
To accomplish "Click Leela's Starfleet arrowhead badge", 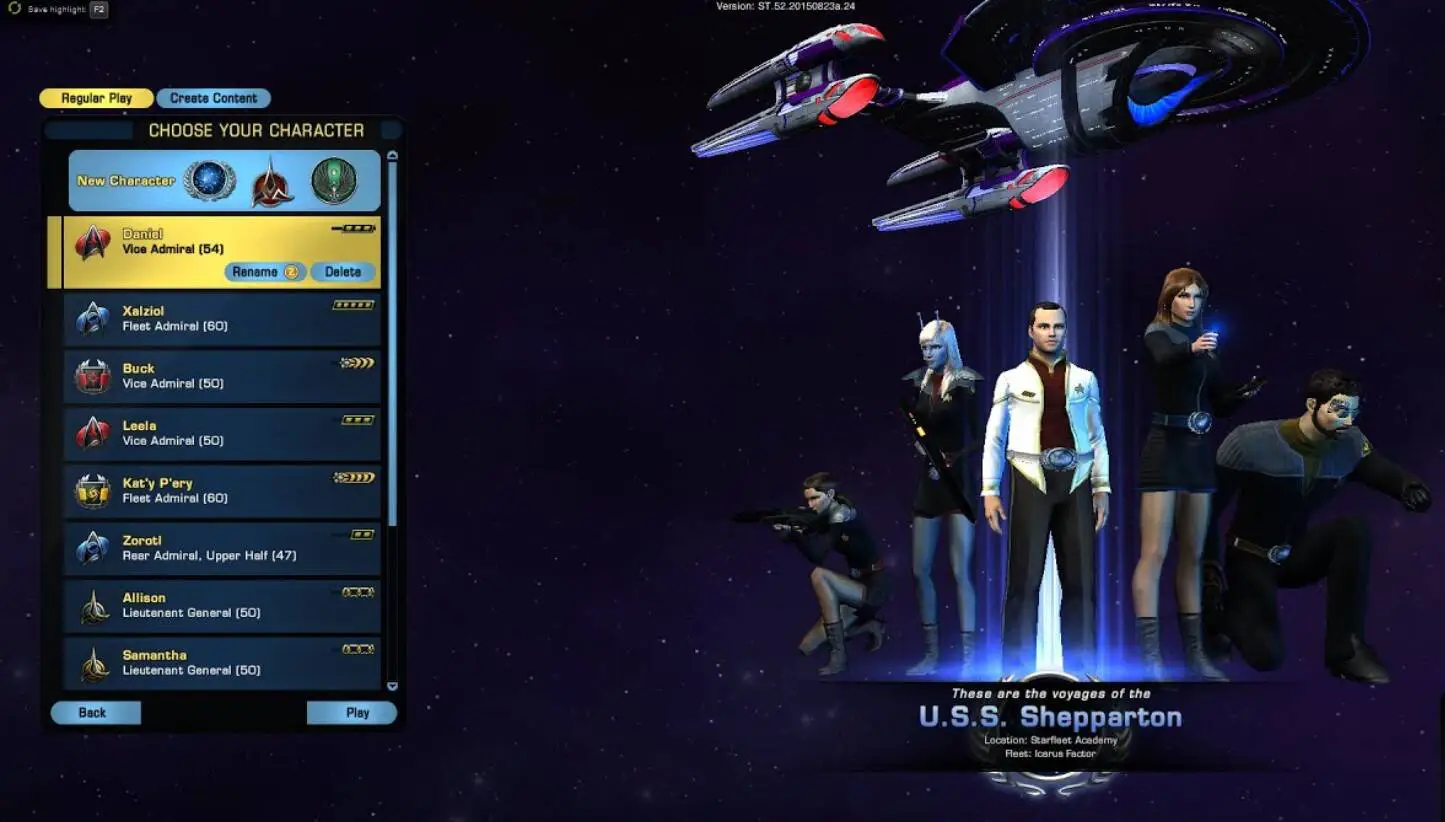I will click(93, 432).
